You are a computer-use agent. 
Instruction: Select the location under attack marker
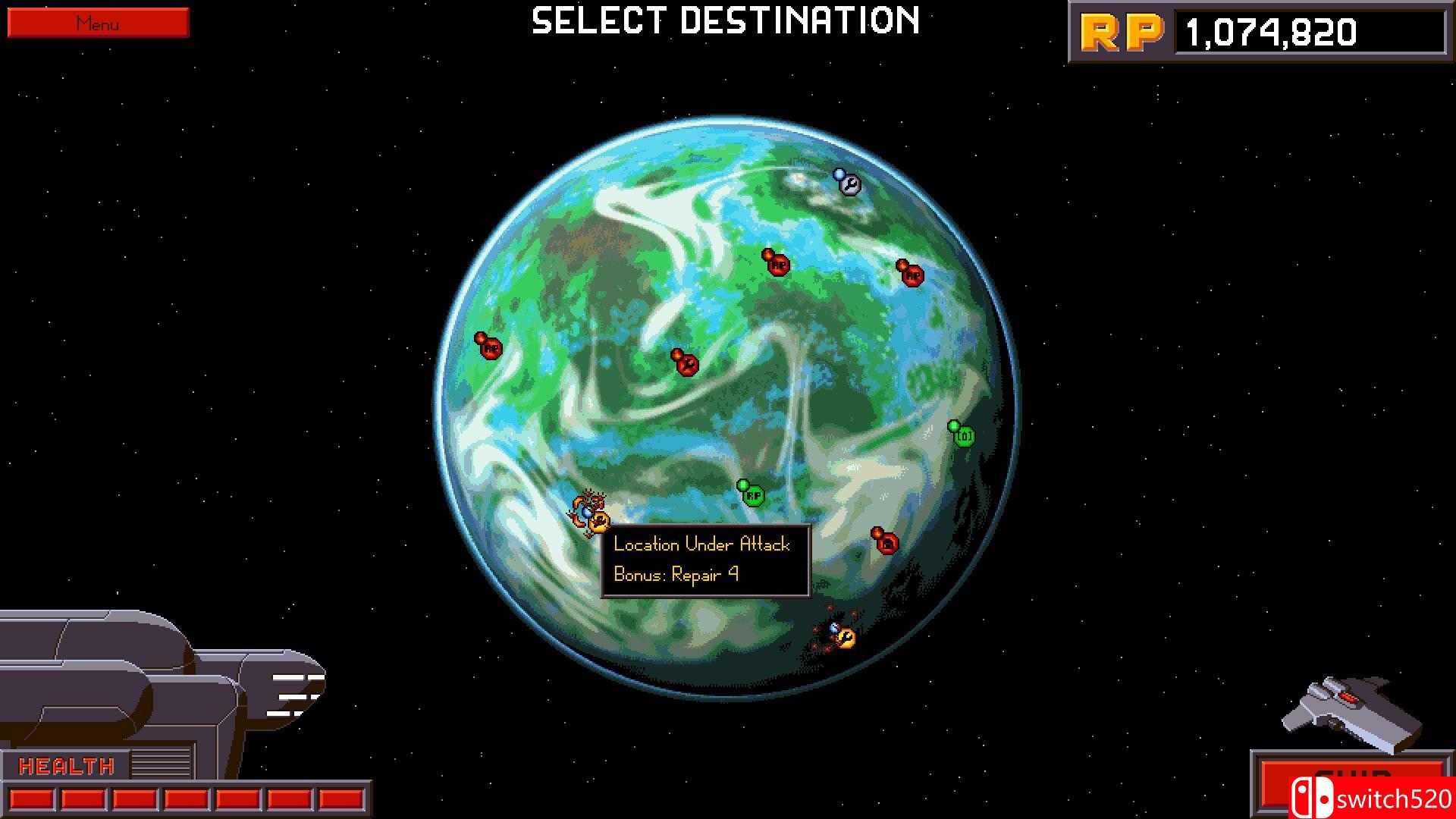tap(600, 520)
